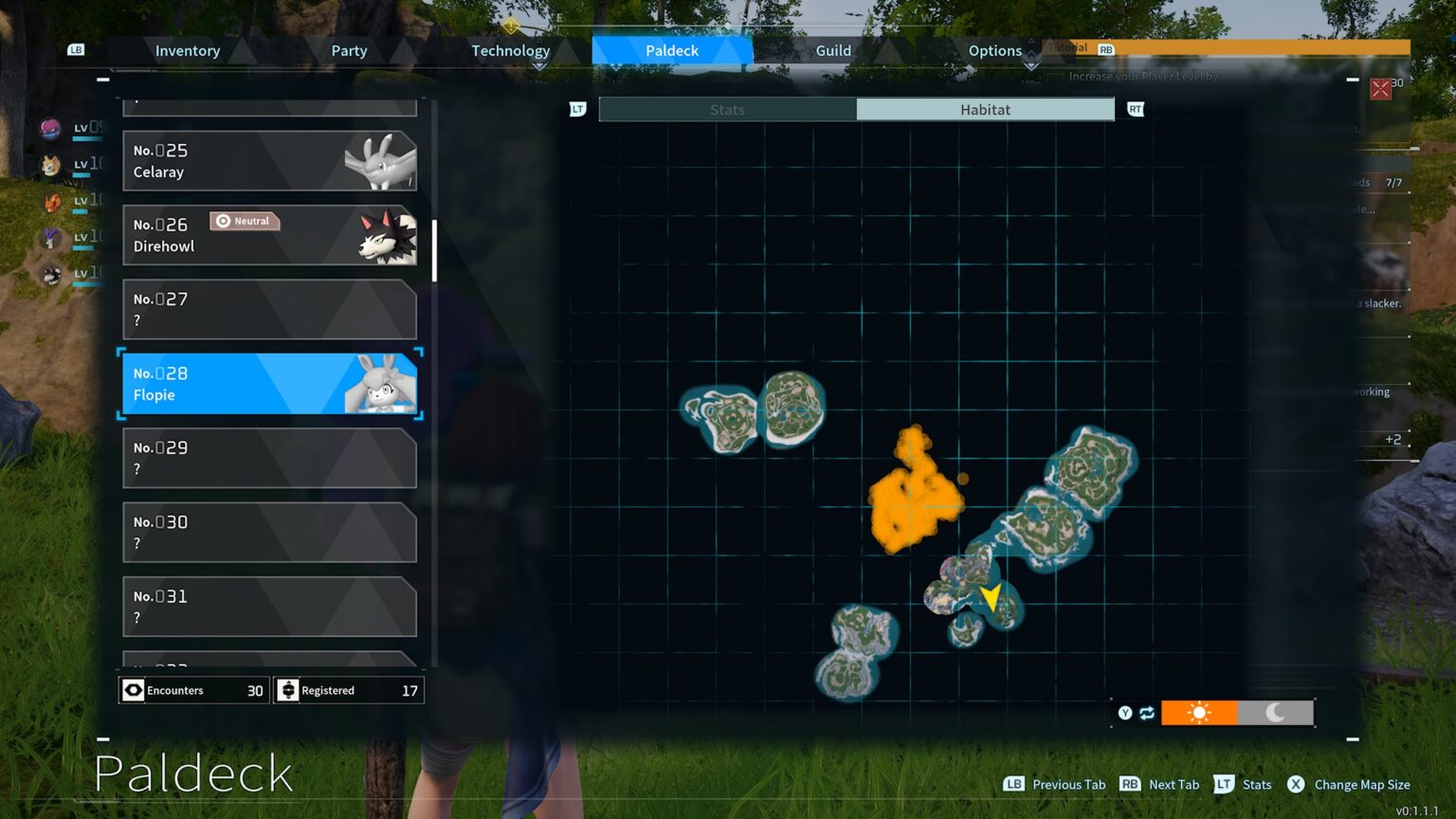Click the Registered Pal Sphere icon
Image resolution: width=1456 pixels, height=819 pixels.
[288, 690]
